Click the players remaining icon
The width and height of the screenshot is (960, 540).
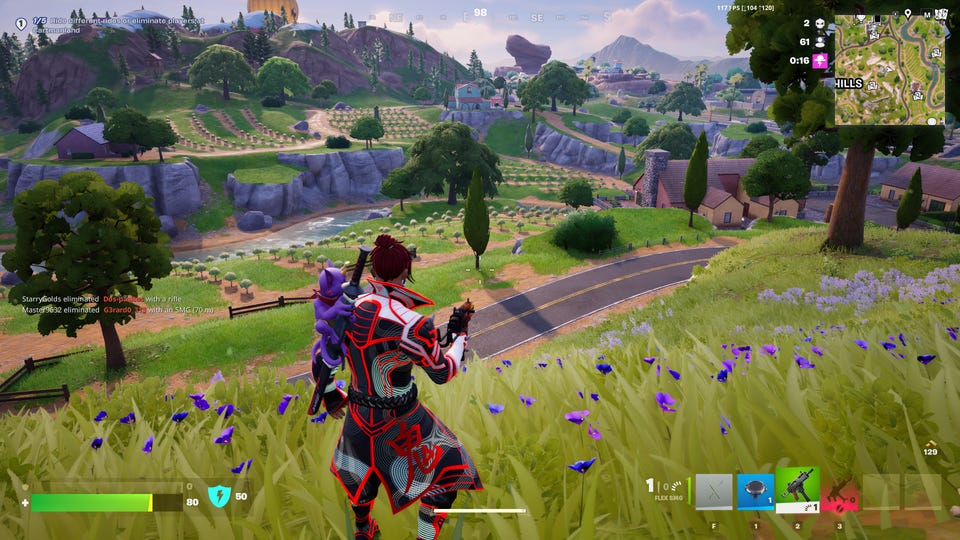pos(821,42)
